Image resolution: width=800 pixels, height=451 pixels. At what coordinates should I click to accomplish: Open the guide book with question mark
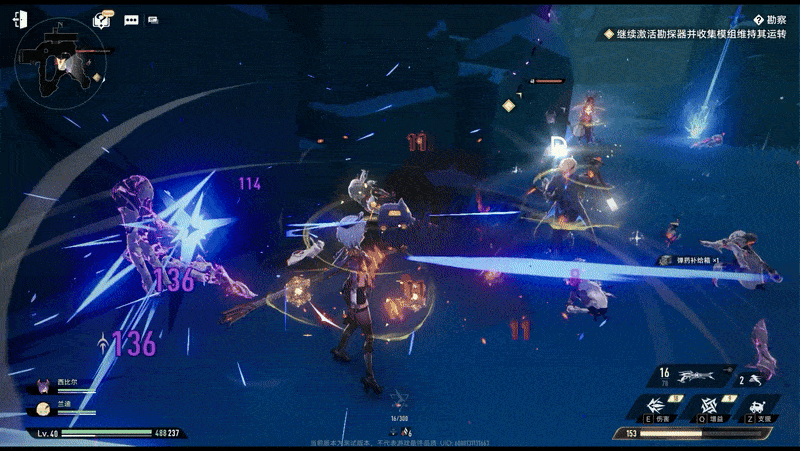[102, 19]
